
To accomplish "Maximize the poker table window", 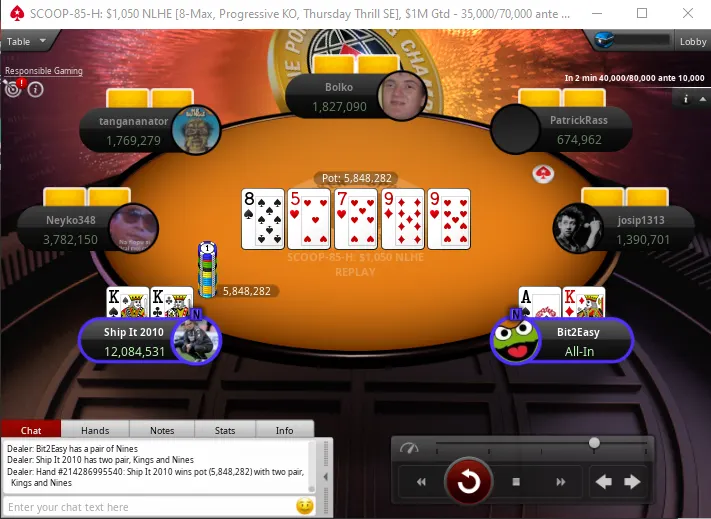I will click(x=641, y=13).
